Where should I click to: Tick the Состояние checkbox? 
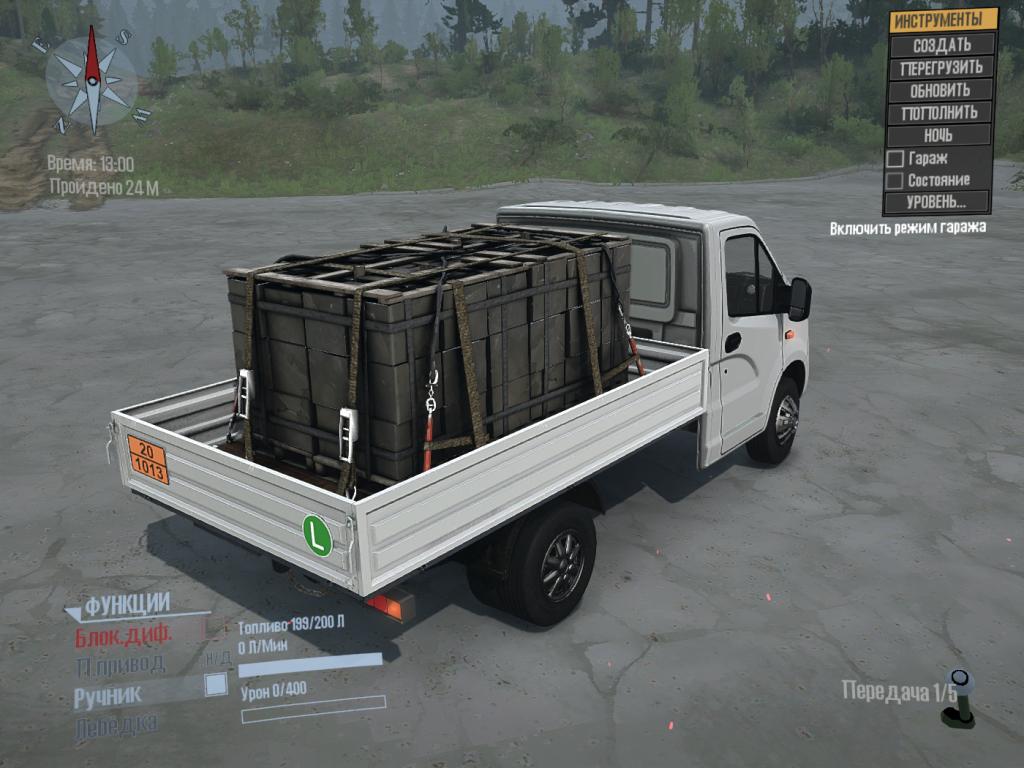896,180
